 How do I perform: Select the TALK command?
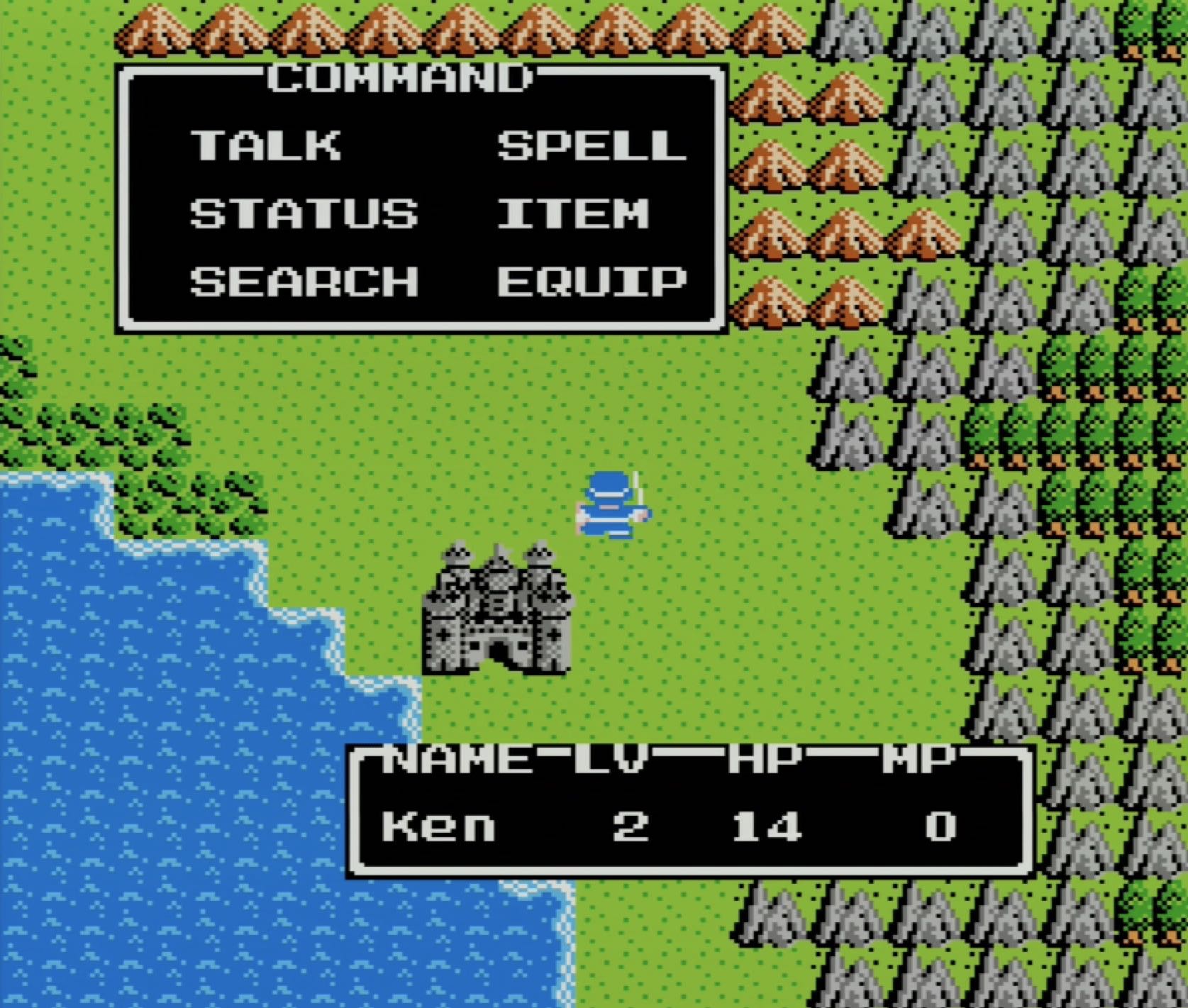(265, 145)
